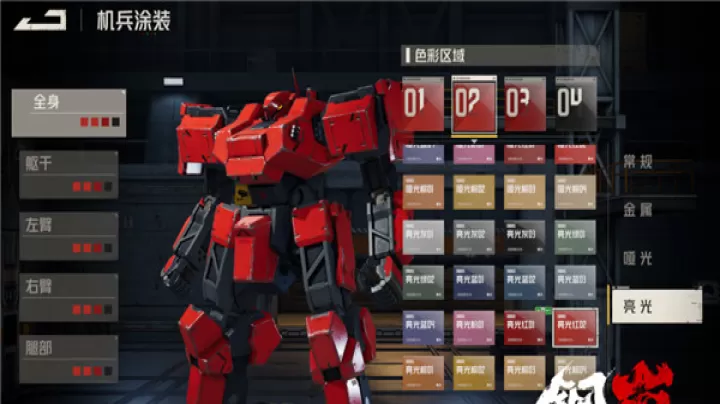Show the 常规 (regular) finish colors
Image resolution: width=720 pixels, height=404 pixels.
pos(637,162)
